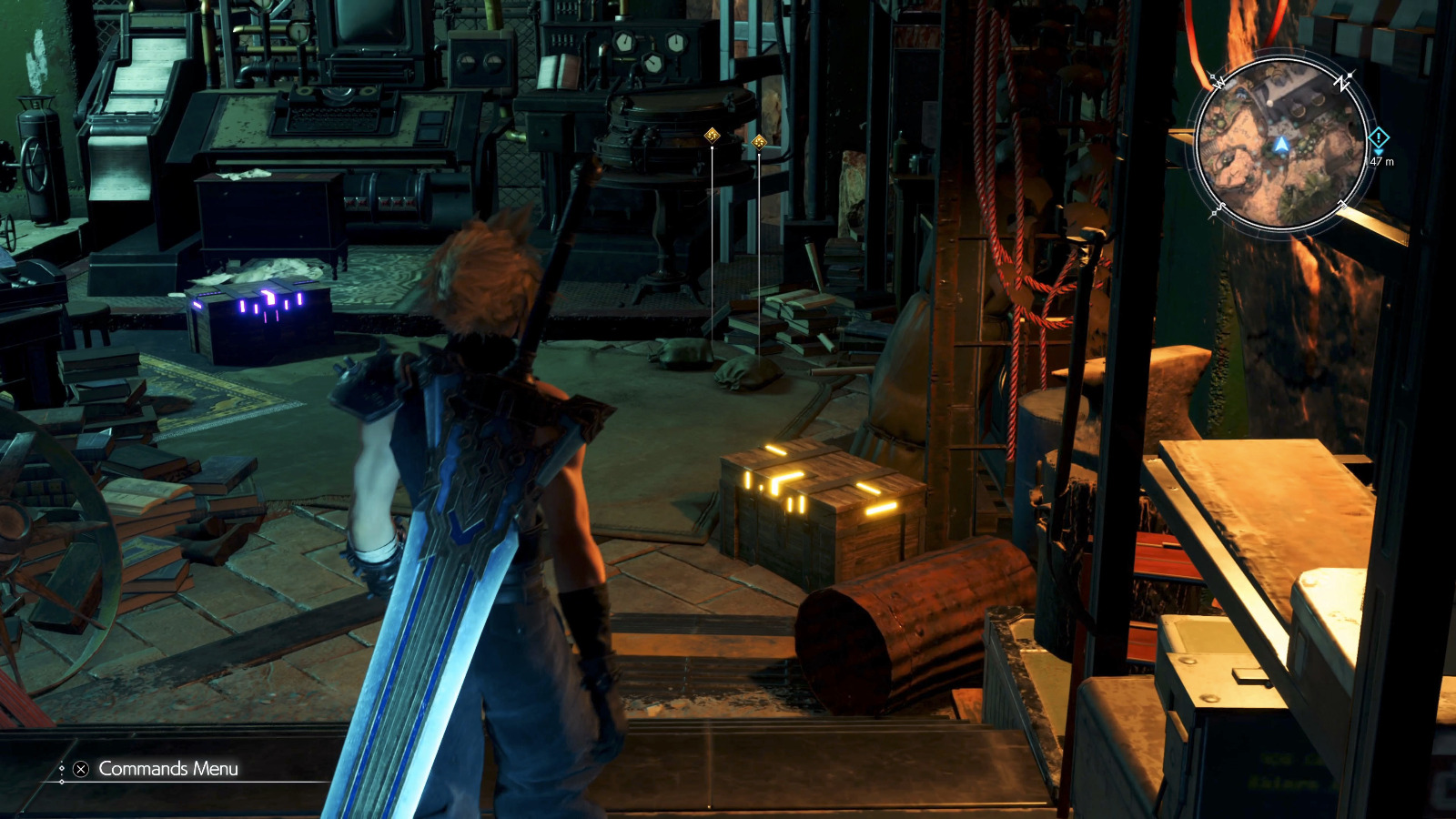Viewport: 1456px width, 819px height.
Task: Click the W compass letter on the minimap
Action: (1218, 83)
